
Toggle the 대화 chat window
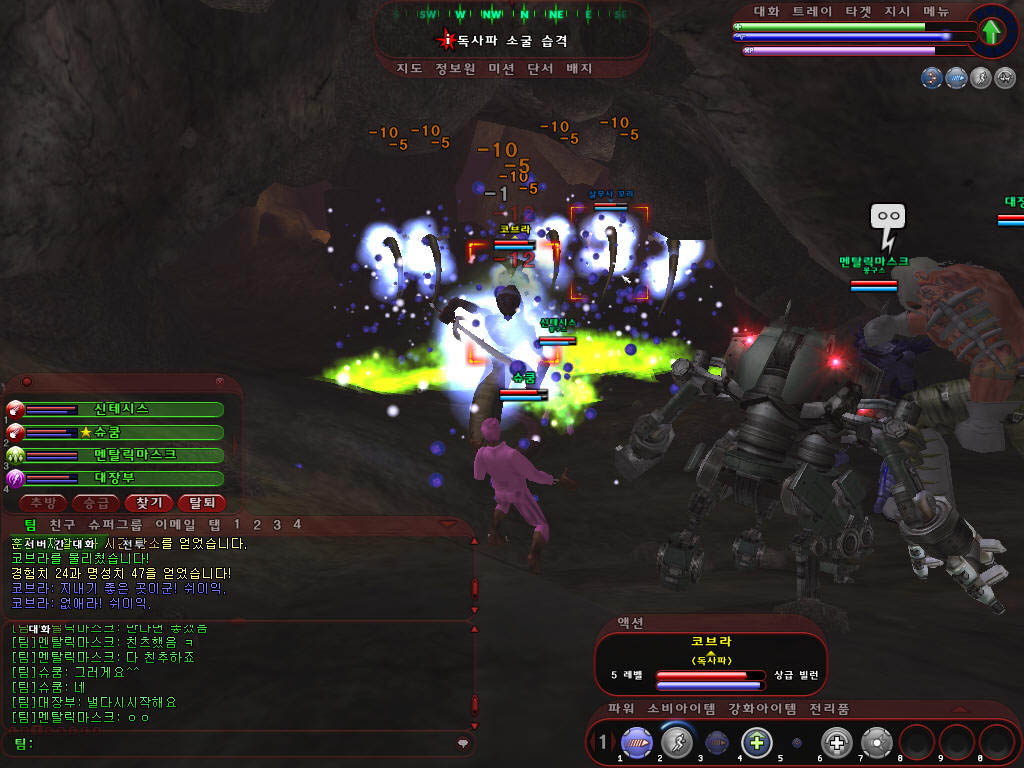(766, 11)
